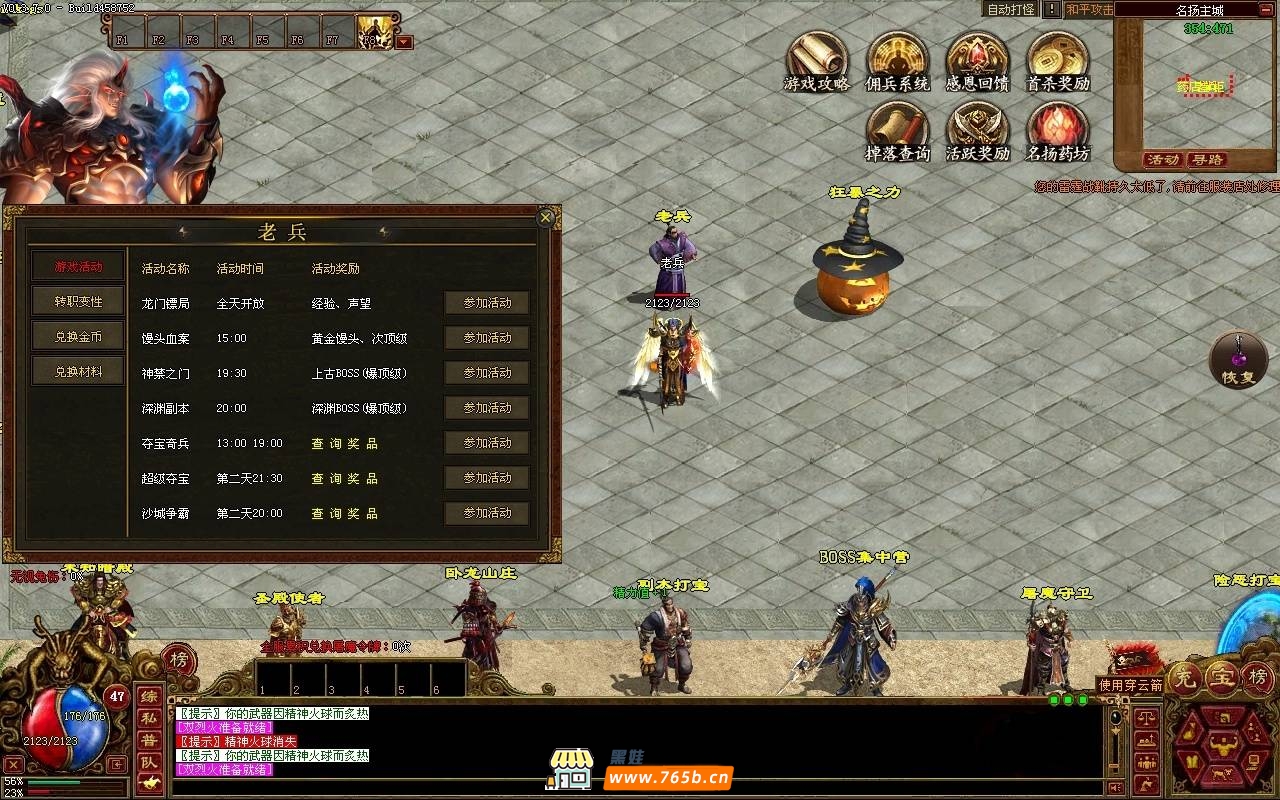Open the 掉落查询 drop lookup icon
The height and width of the screenshot is (800, 1280).
[897, 131]
